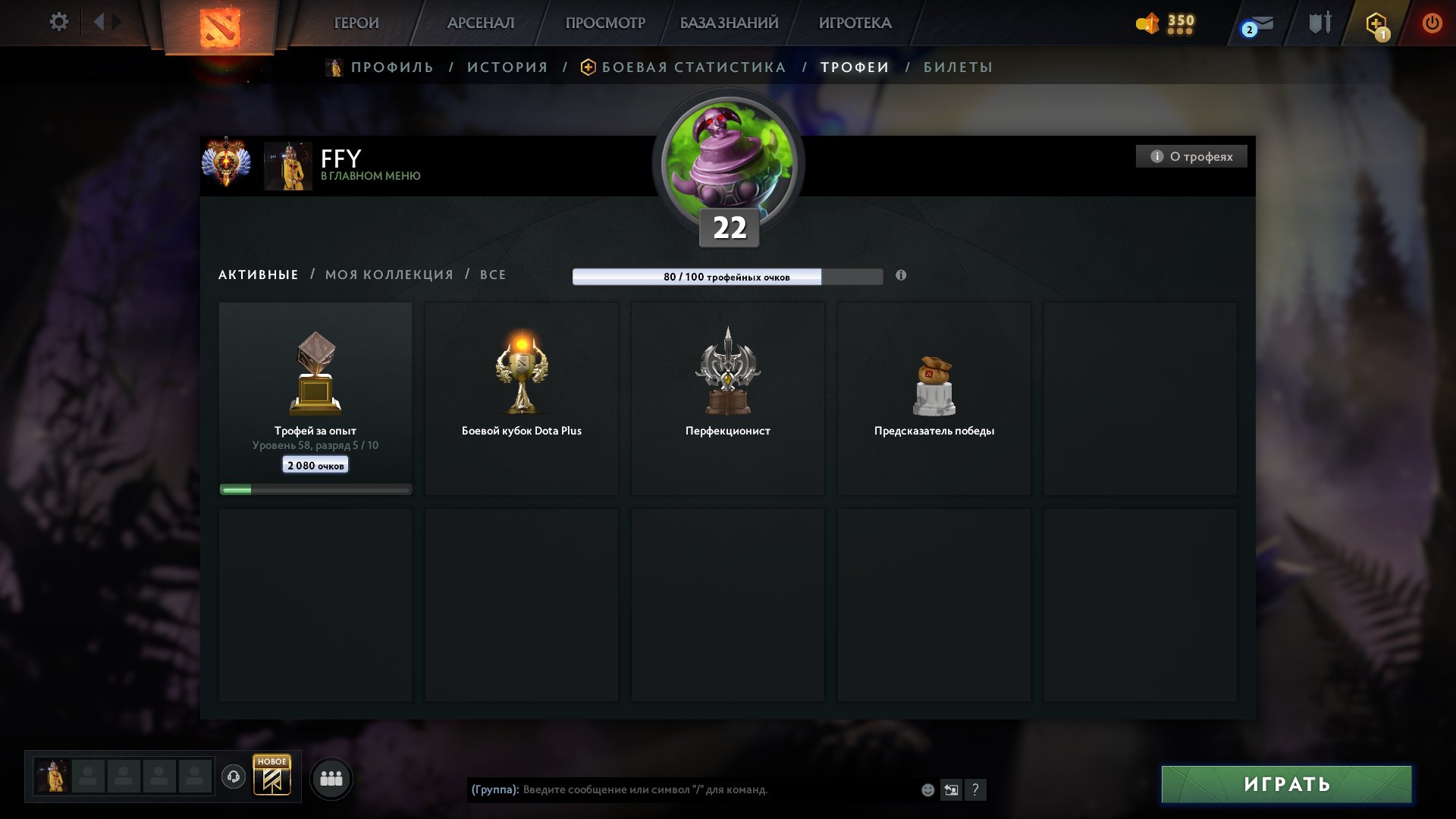1456x819 pixels.
Task: Switch to the Профиль tab
Action: coord(391,67)
